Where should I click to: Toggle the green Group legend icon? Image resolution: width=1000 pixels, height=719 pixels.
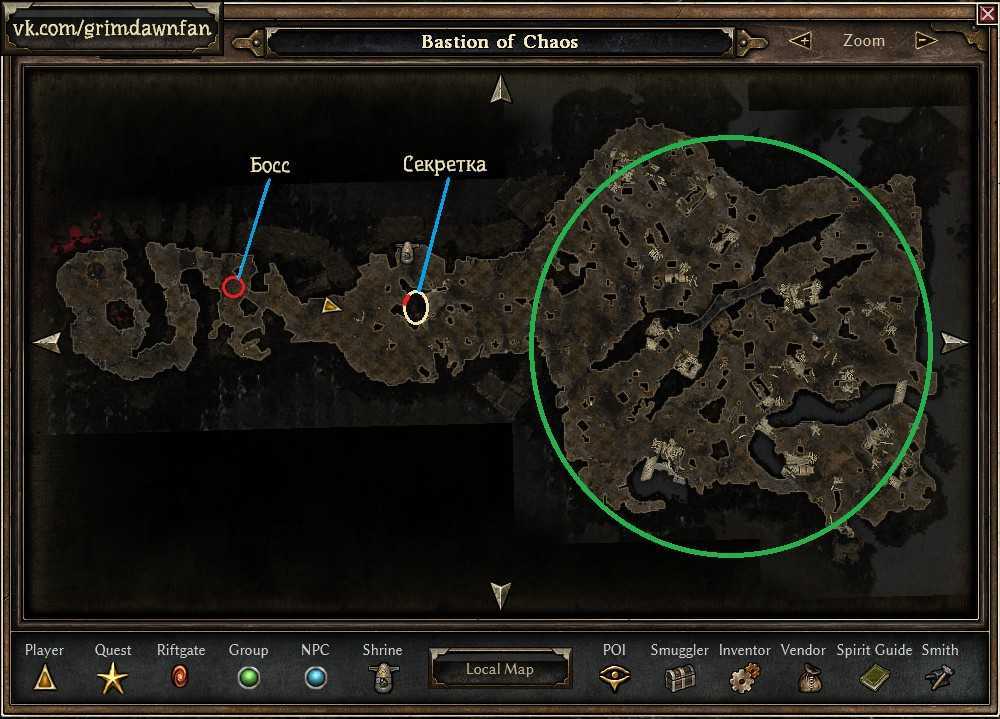pyautogui.click(x=248, y=678)
